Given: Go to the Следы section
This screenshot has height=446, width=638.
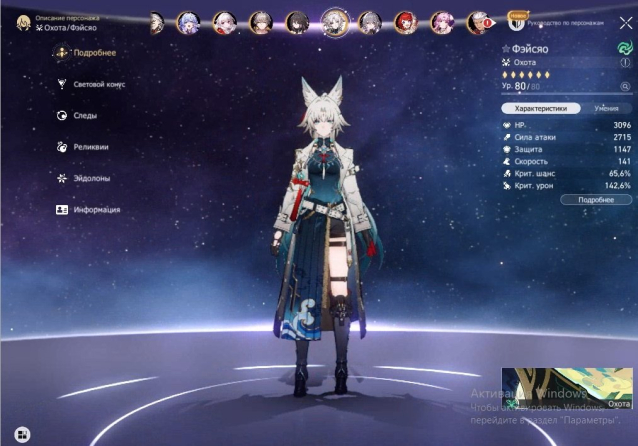Looking at the screenshot, I should point(85,116).
